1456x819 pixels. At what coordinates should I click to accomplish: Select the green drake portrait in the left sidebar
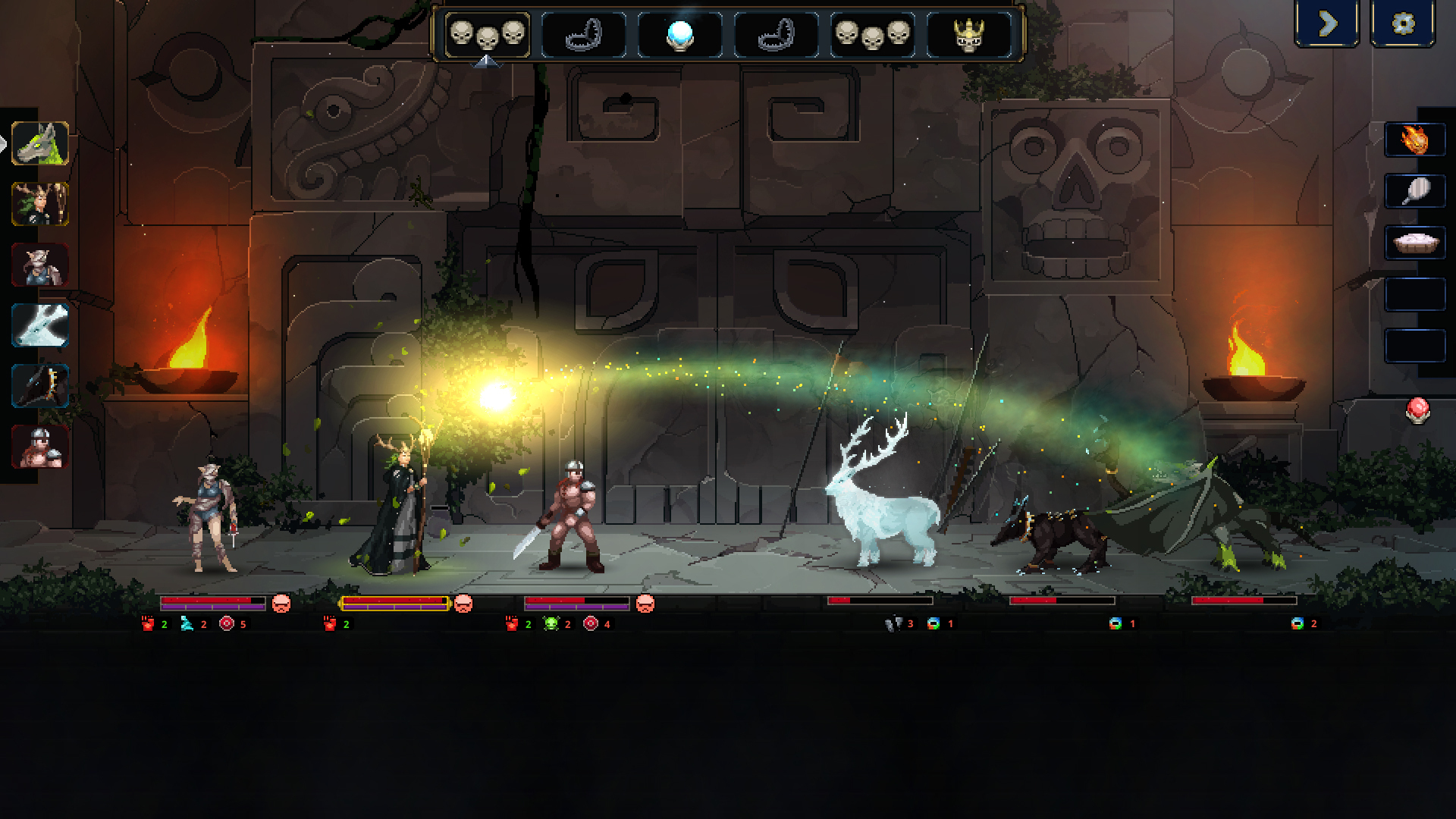tap(39, 143)
